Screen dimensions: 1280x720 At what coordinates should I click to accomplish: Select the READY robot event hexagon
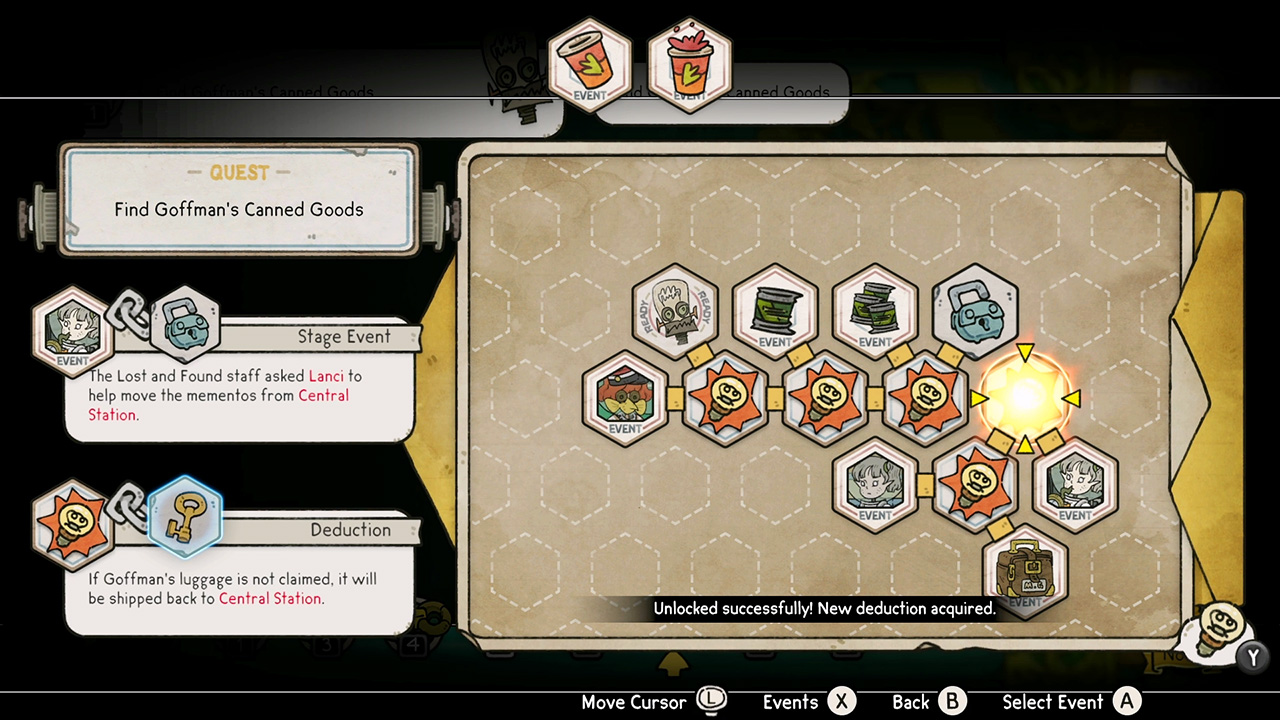[x=675, y=312]
